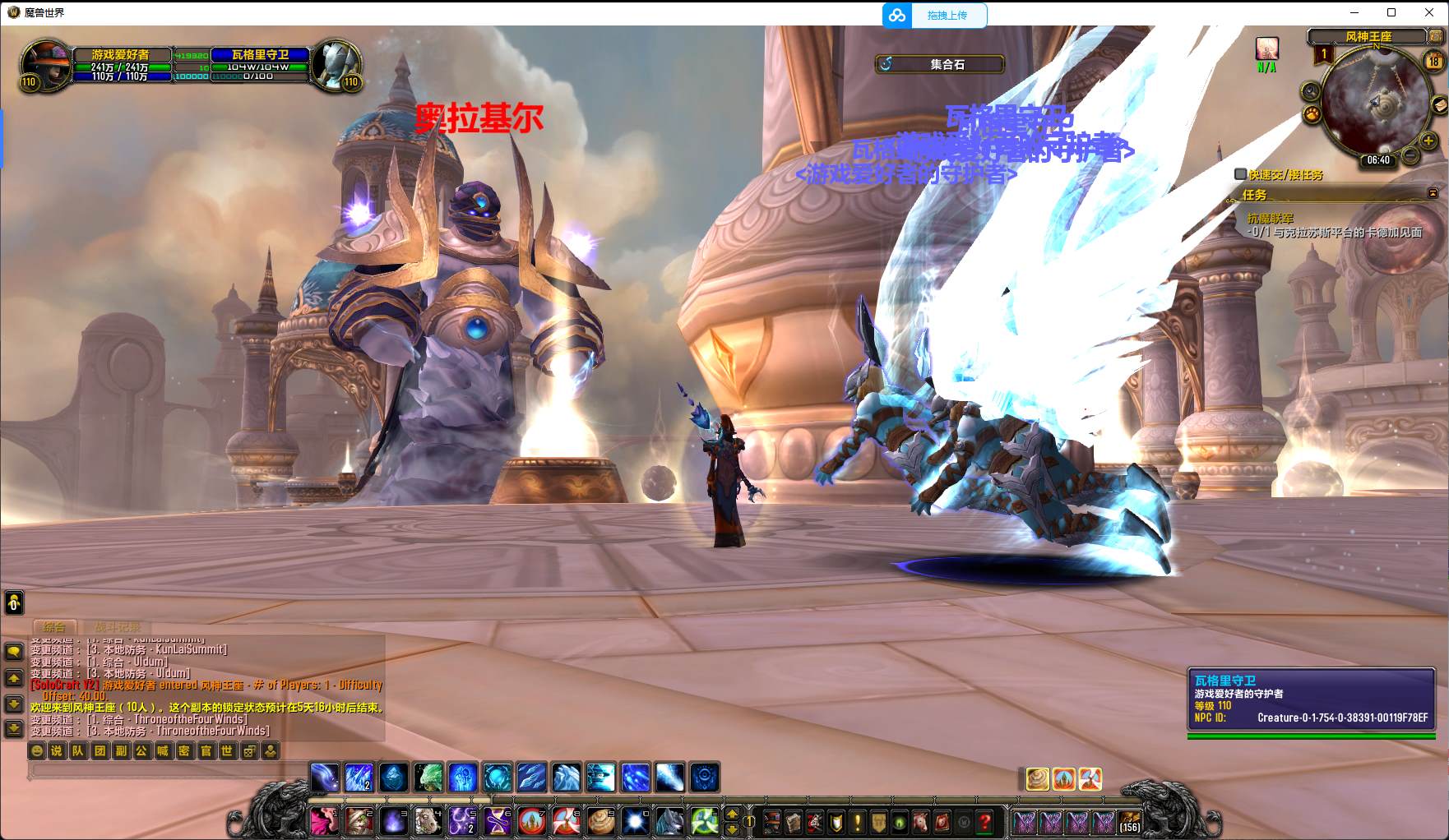Screen dimensions: 1449x840
Task: Collapse the 任务 quest tracker
Action: coord(1433,193)
